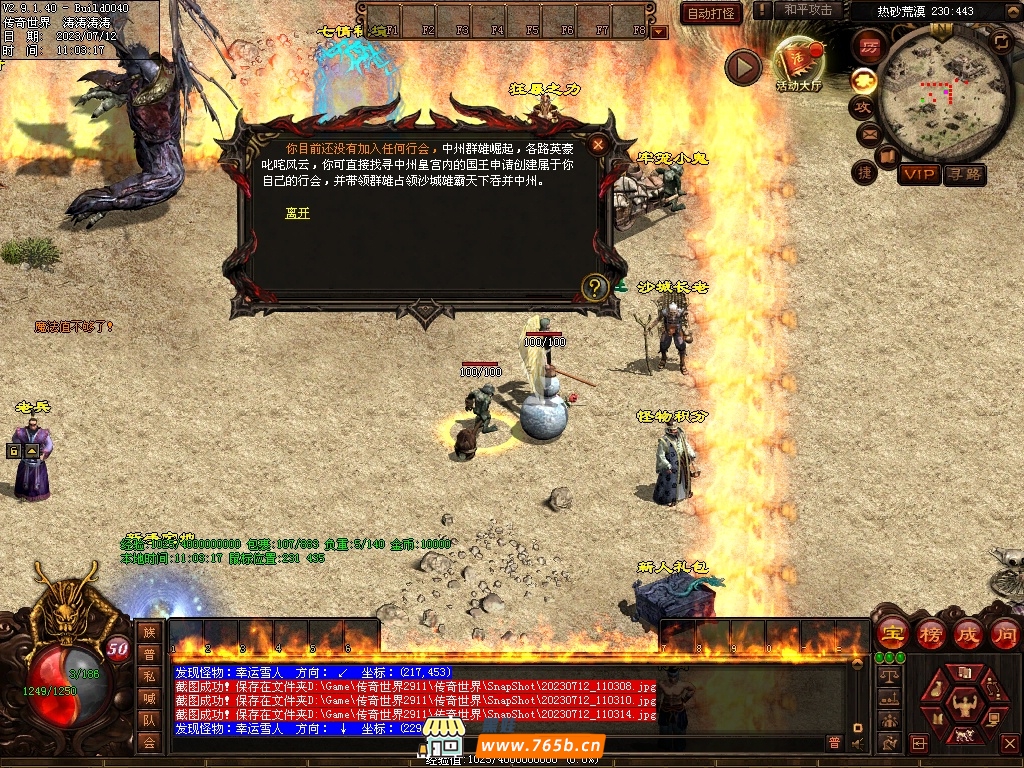
Task: Open the VIP panel
Action: [918, 175]
